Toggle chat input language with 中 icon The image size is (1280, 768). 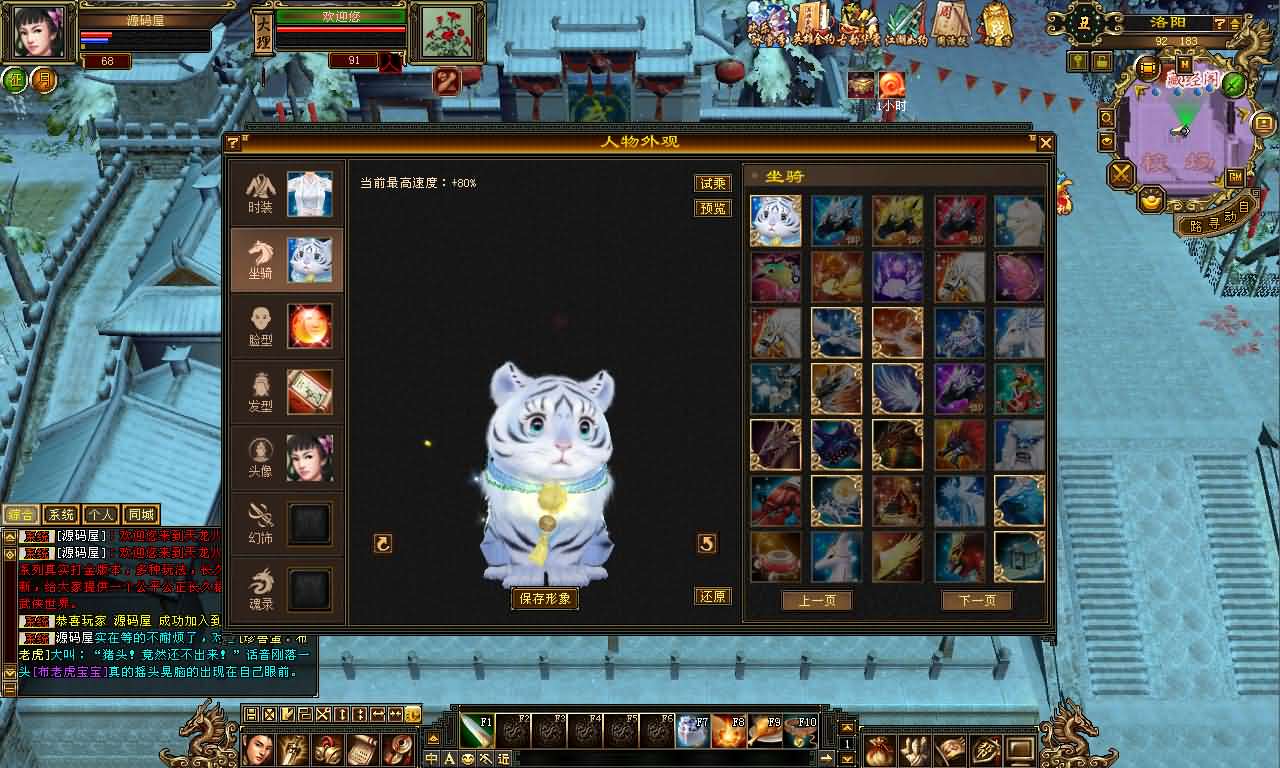[431, 760]
